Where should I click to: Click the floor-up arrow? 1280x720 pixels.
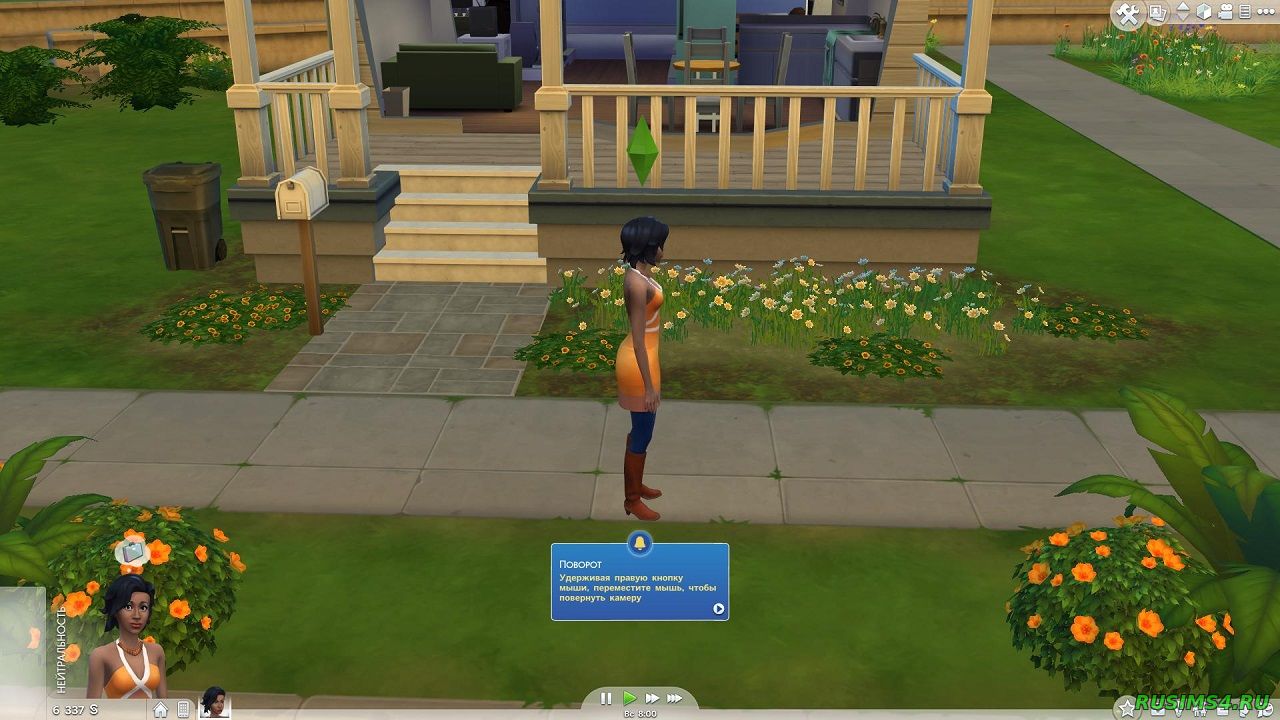pyautogui.click(x=1182, y=7)
